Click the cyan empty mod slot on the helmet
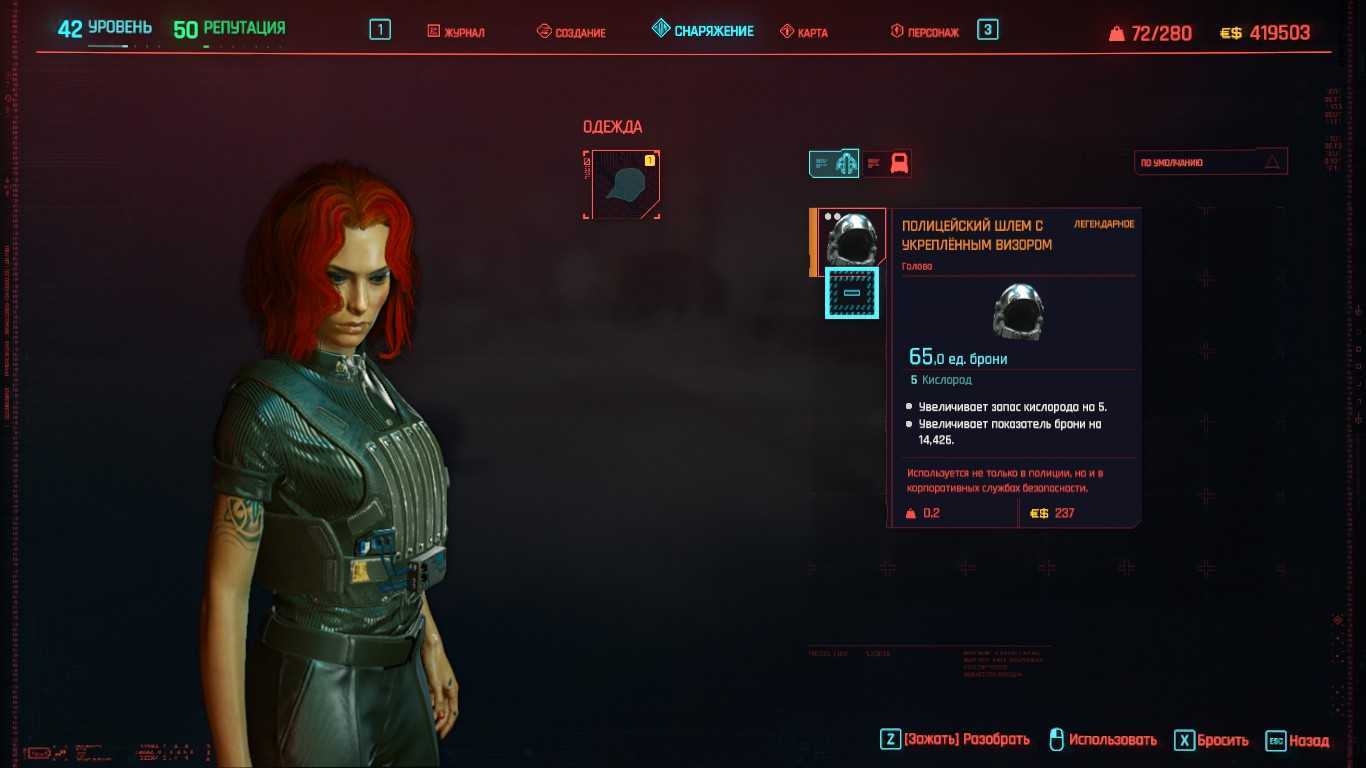This screenshot has height=768, width=1366. tap(852, 293)
